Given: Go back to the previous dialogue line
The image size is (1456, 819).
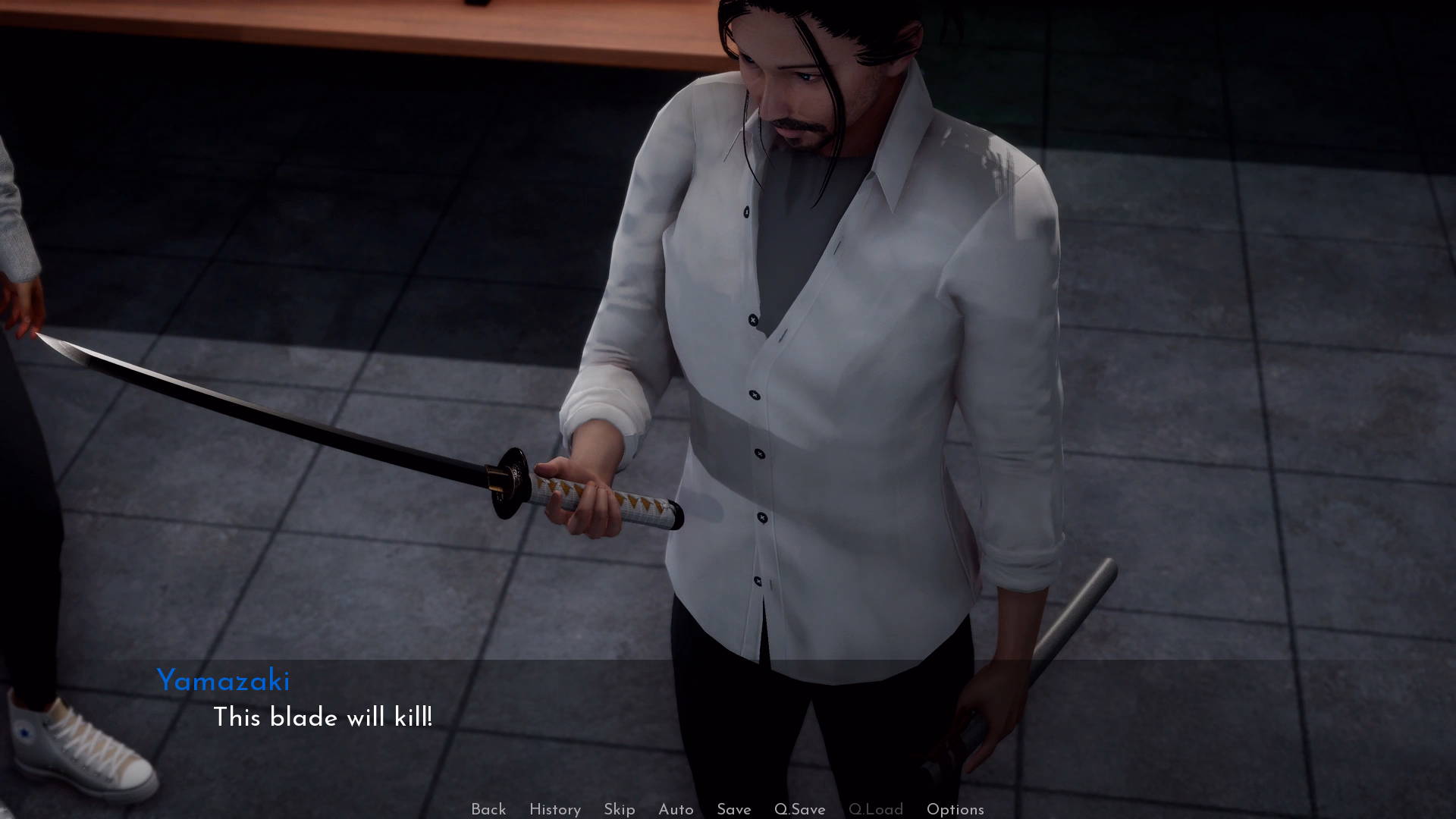Looking at the screenshot, I should click(488, 809).
